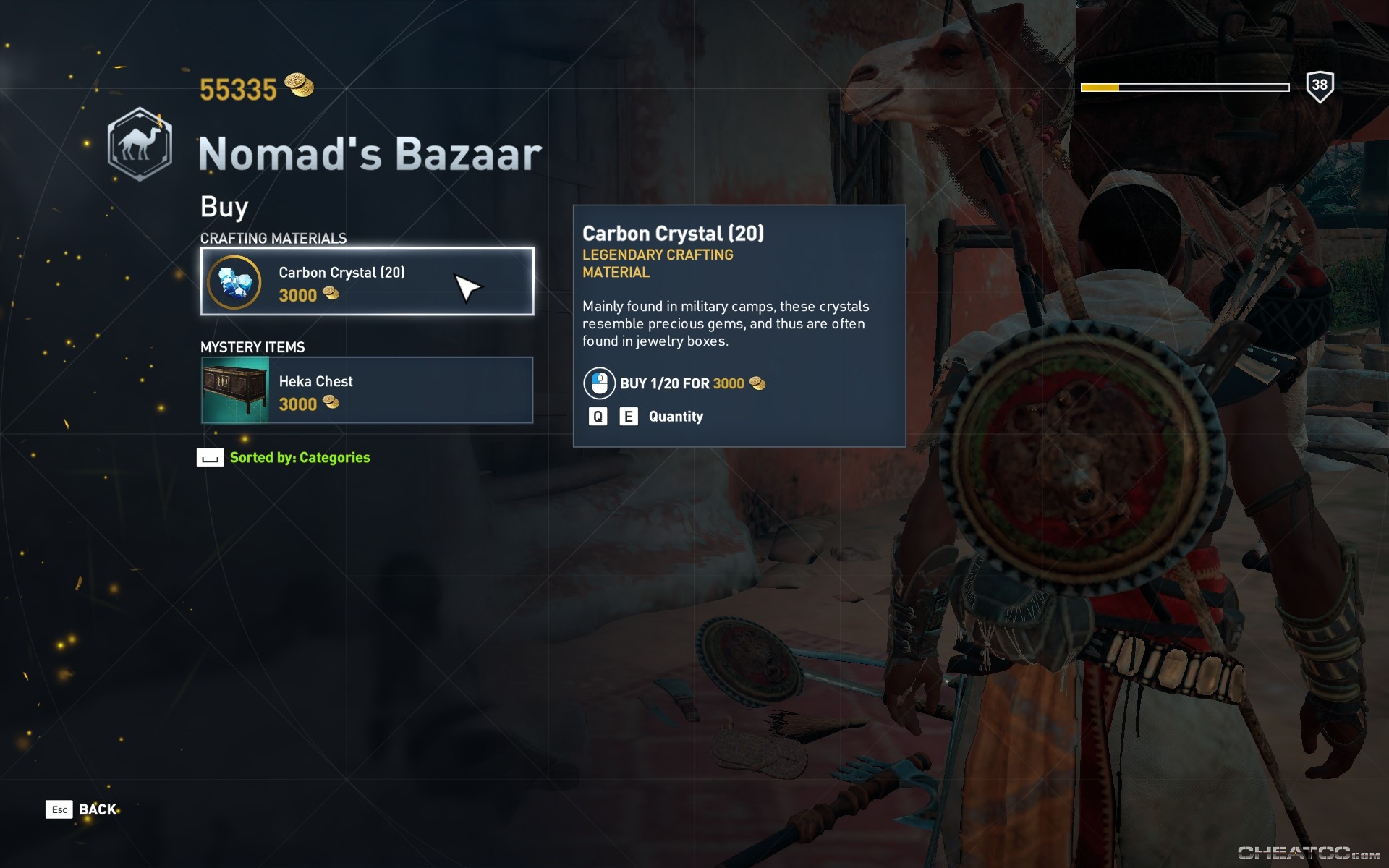Click the coin icon beside 55335 drachmas
This screenshot has height=868, width=1389.
tap(300, 87)
